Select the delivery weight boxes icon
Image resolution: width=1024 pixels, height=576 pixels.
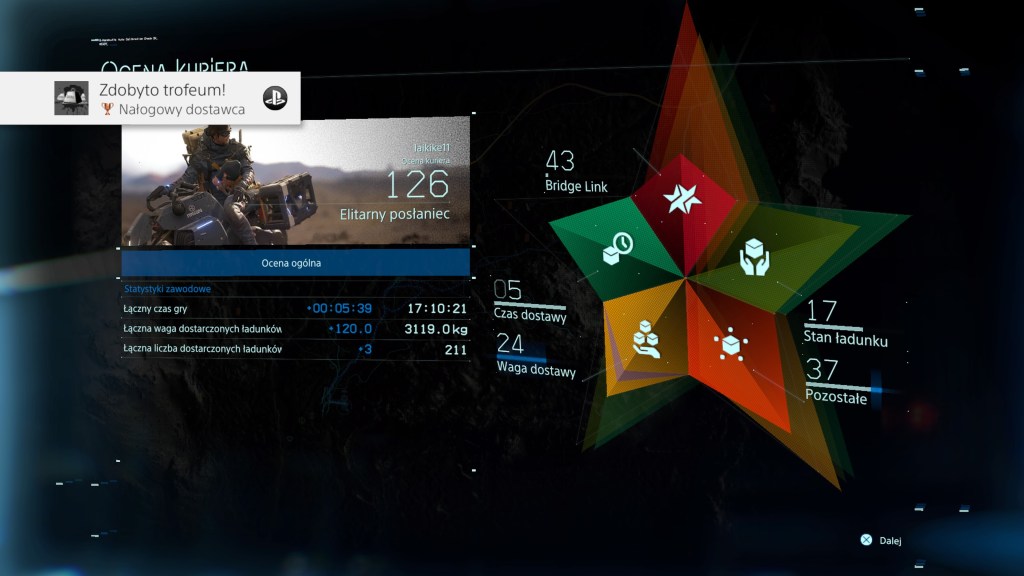click(x=647, y=338)
